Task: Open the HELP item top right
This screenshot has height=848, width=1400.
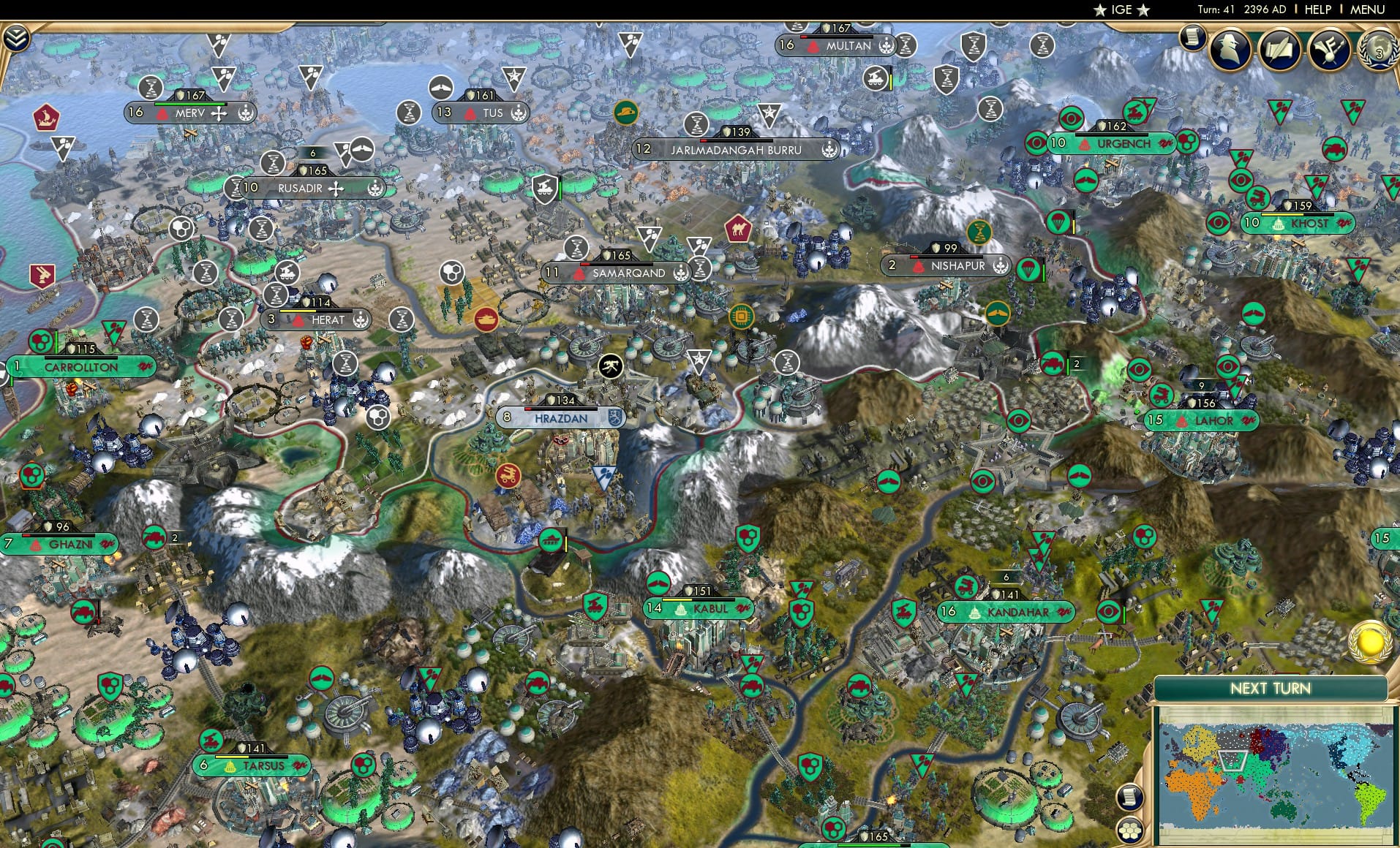Action: [1317, 10]
